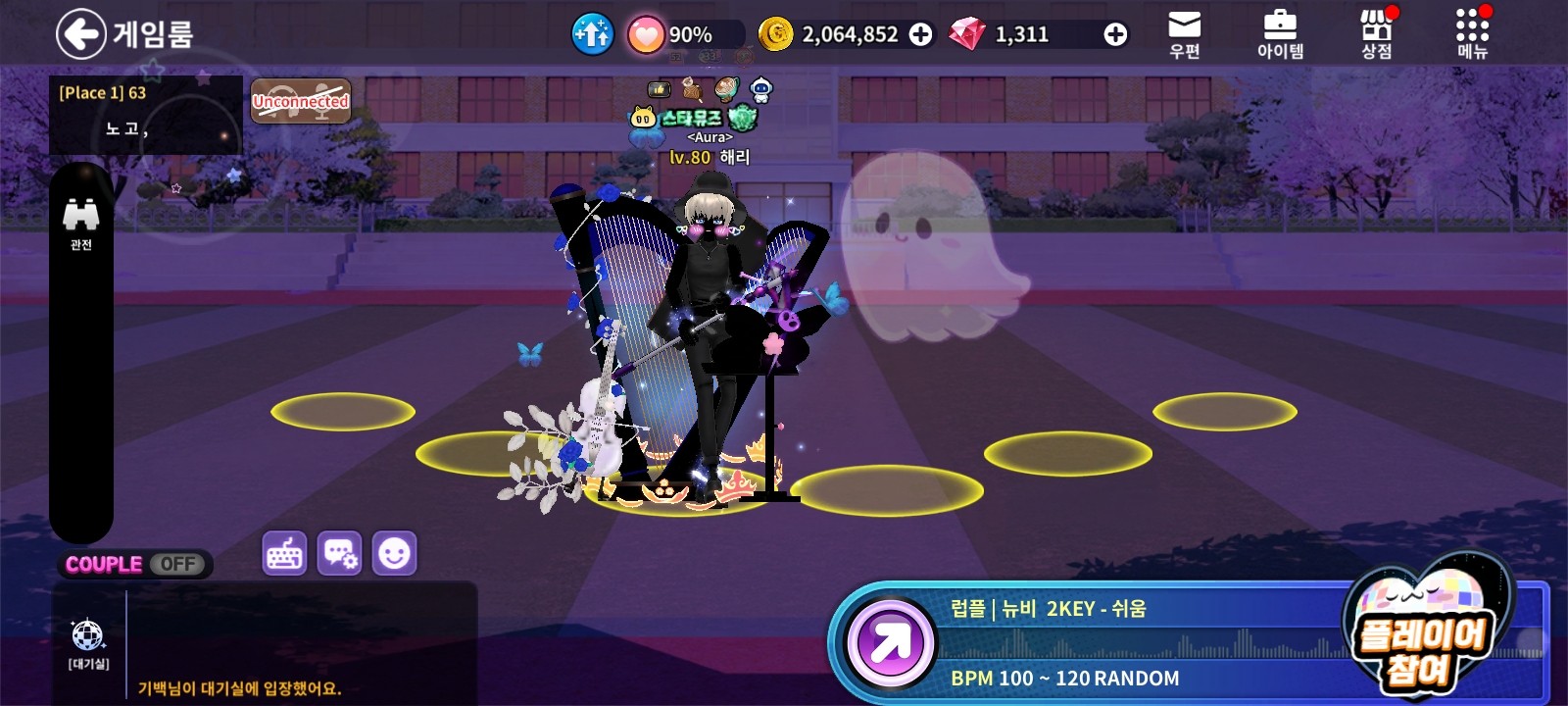Open the 우편 mailbox
Screen dimensions: 1568x706
click(1185, 34)
